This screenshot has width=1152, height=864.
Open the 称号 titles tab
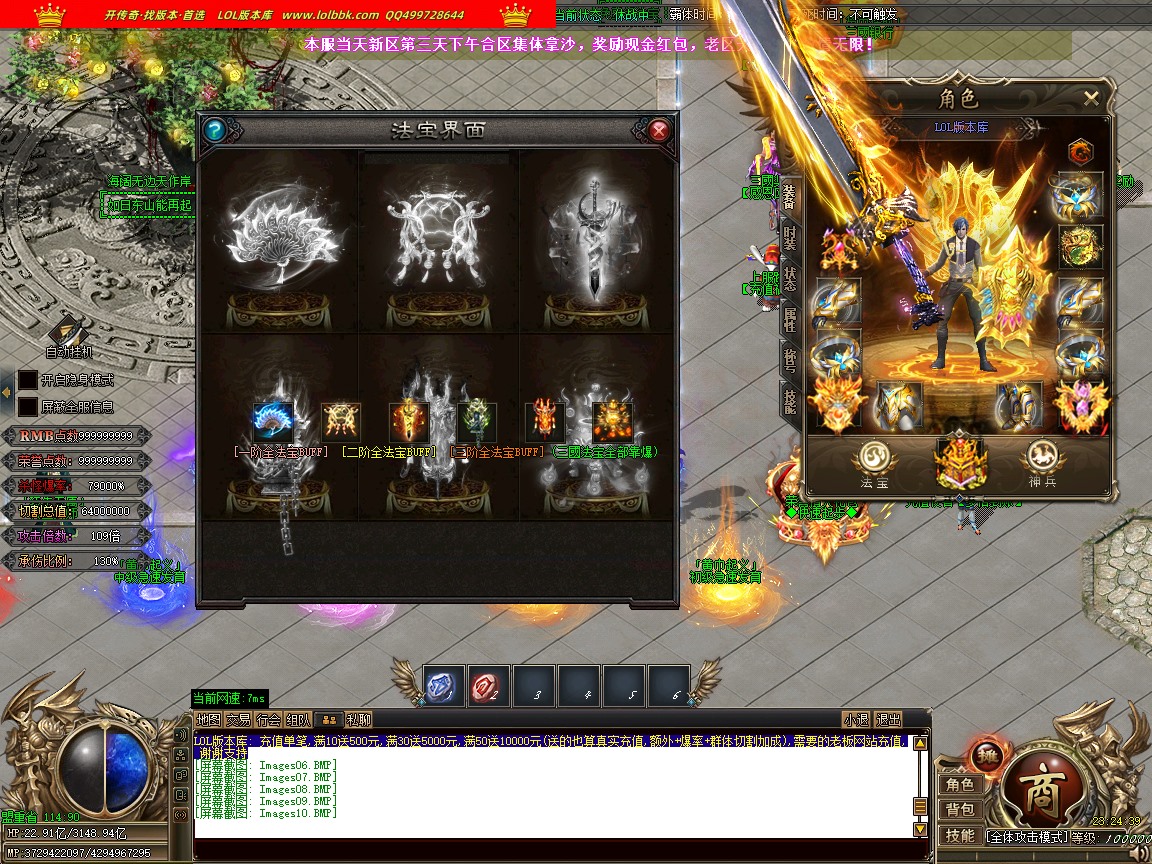[x=790, y=359]
